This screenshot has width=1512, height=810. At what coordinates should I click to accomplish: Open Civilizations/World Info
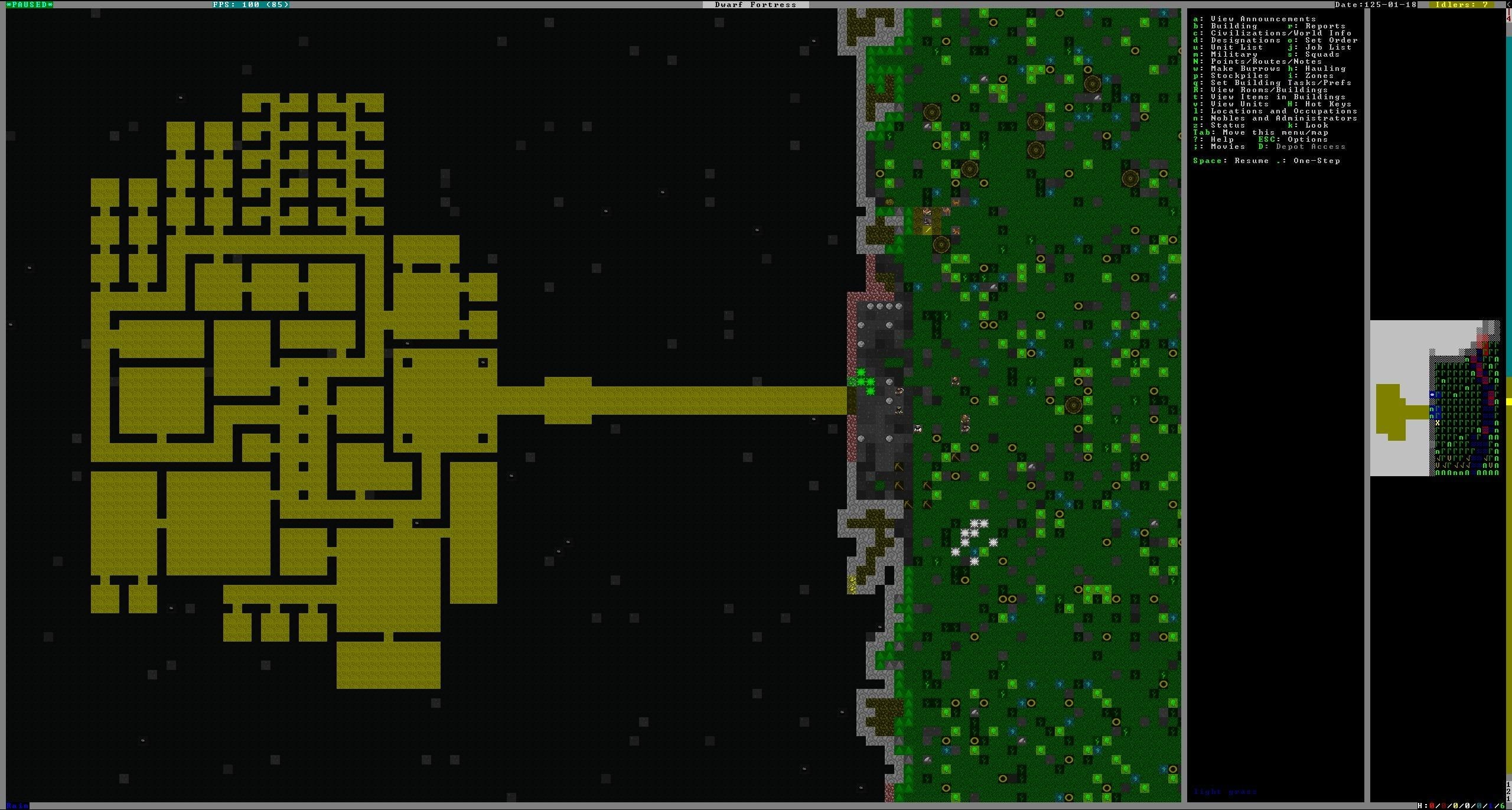pyautogui.click(x=1280, y=33)
